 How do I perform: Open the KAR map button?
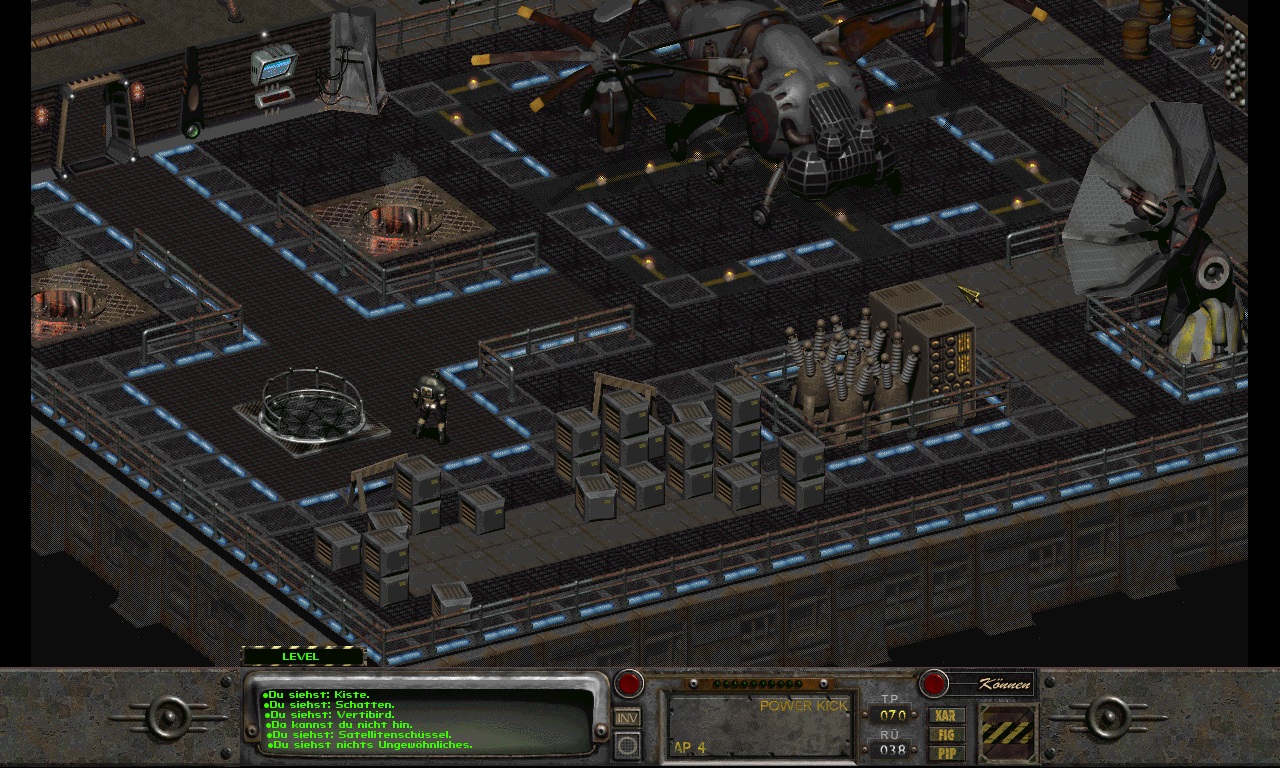946,716
